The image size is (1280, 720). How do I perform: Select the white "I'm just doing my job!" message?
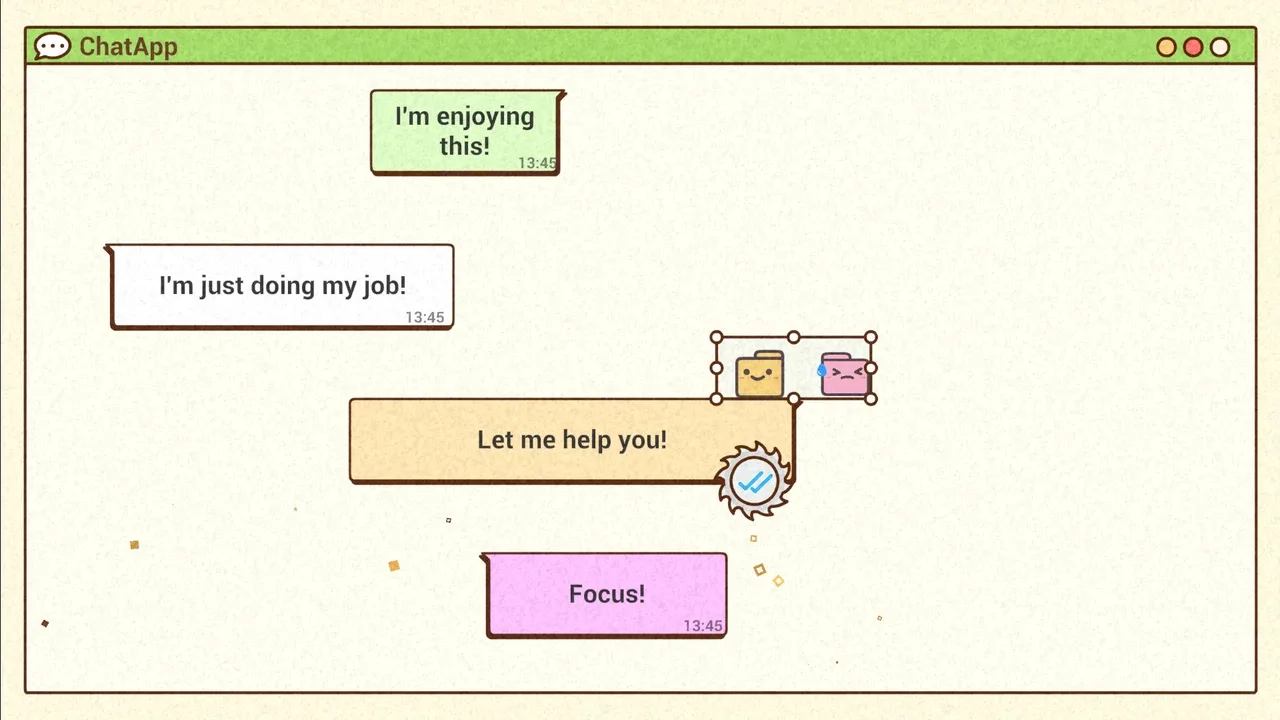pyautogui.click(x=282, y=286)
